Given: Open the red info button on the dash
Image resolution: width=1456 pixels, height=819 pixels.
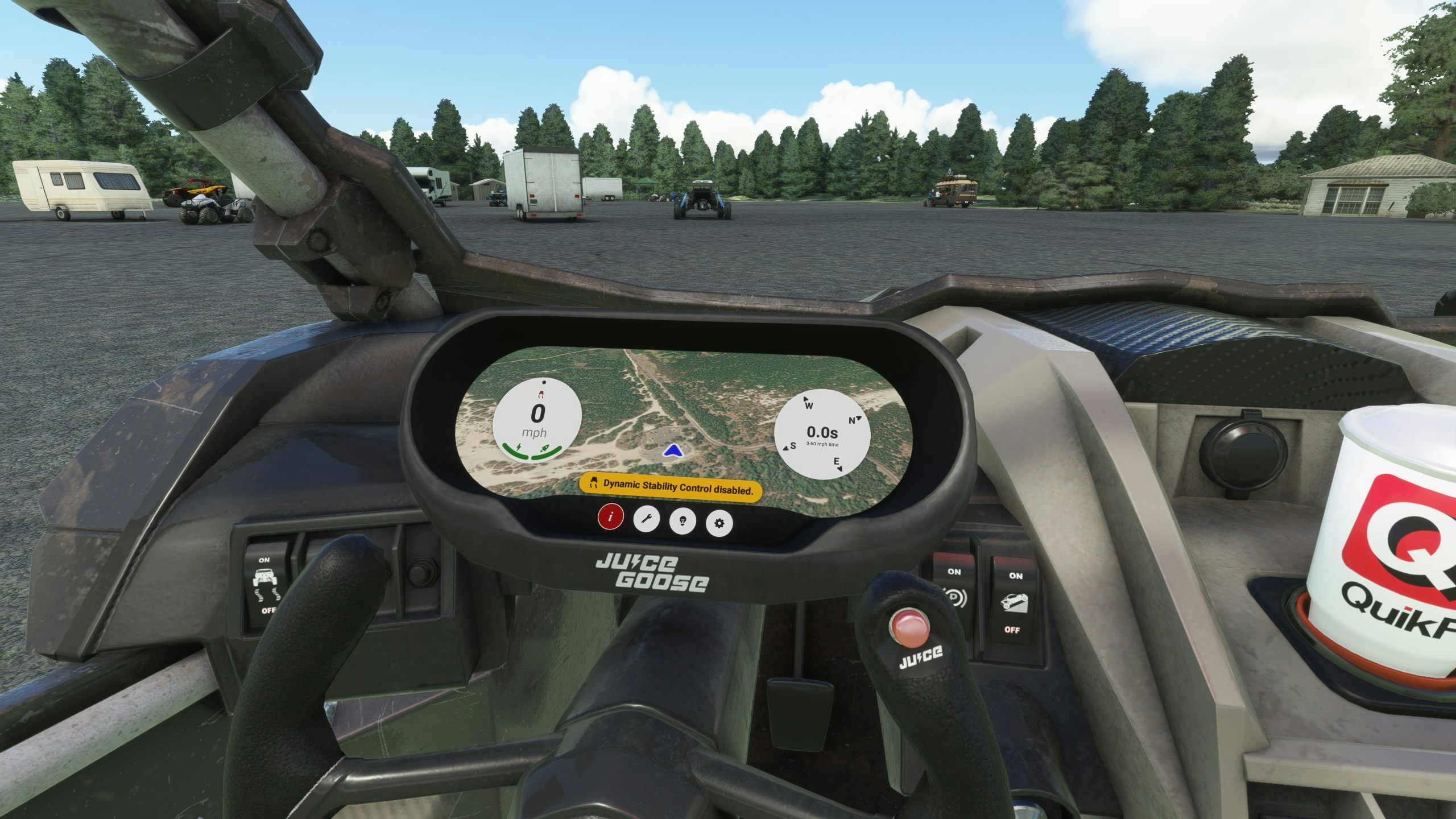Looking at the screenshot, I should coord(610,517).
